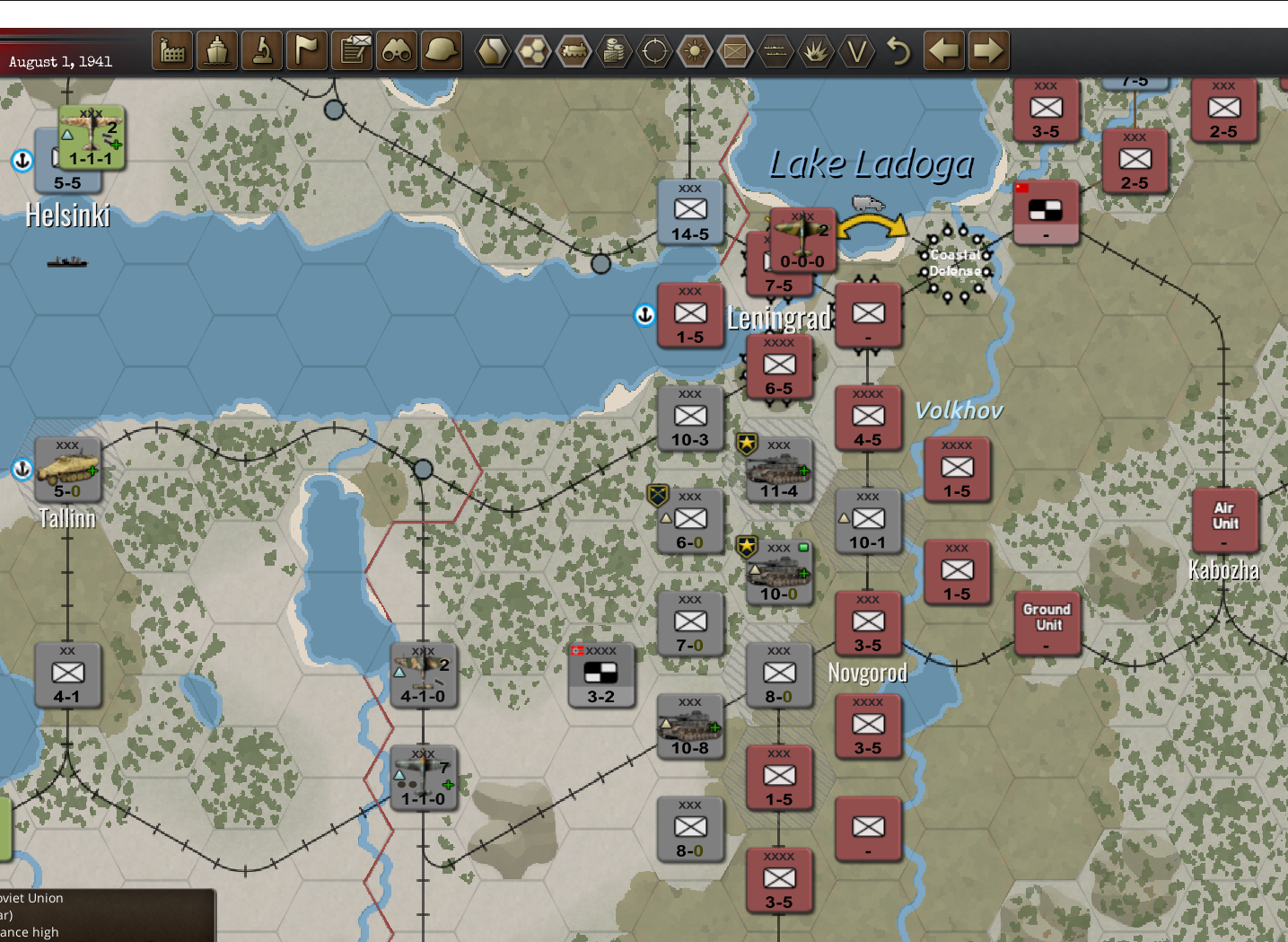Open the factory production panel
The height and width of the screenshot is (942, 1288).
tap(171, 51)
